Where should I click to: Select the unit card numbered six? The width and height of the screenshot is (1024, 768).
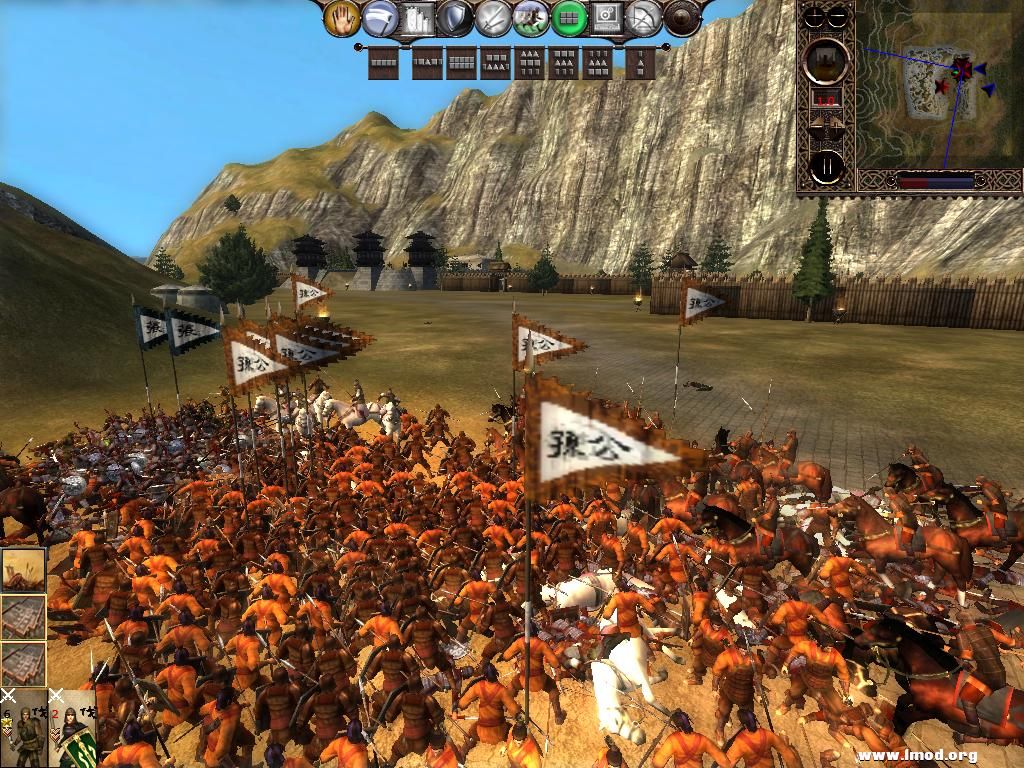pyautogui.click(x=23, y=728)
